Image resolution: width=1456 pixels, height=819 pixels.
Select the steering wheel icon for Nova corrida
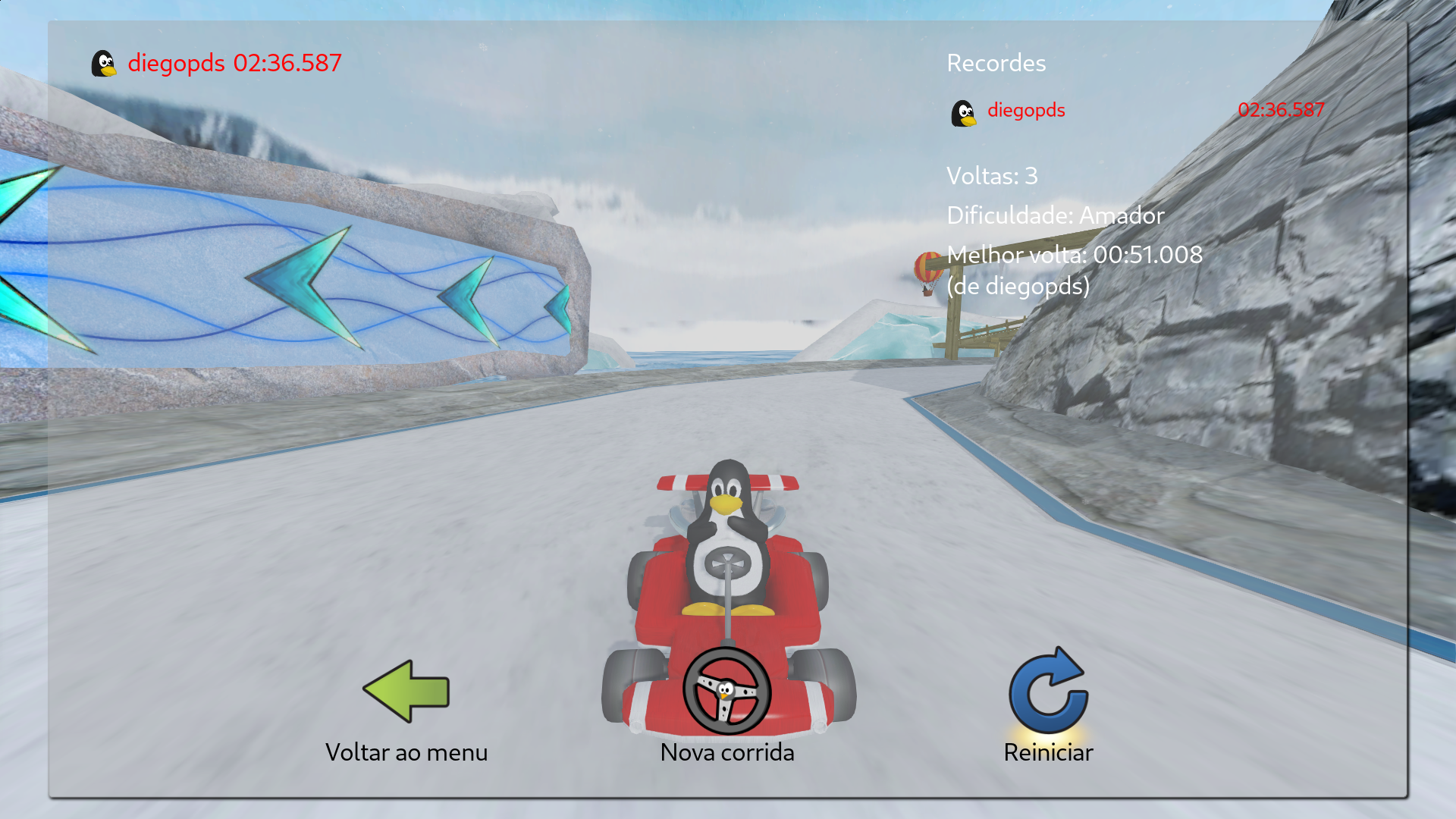pos(729,692)
